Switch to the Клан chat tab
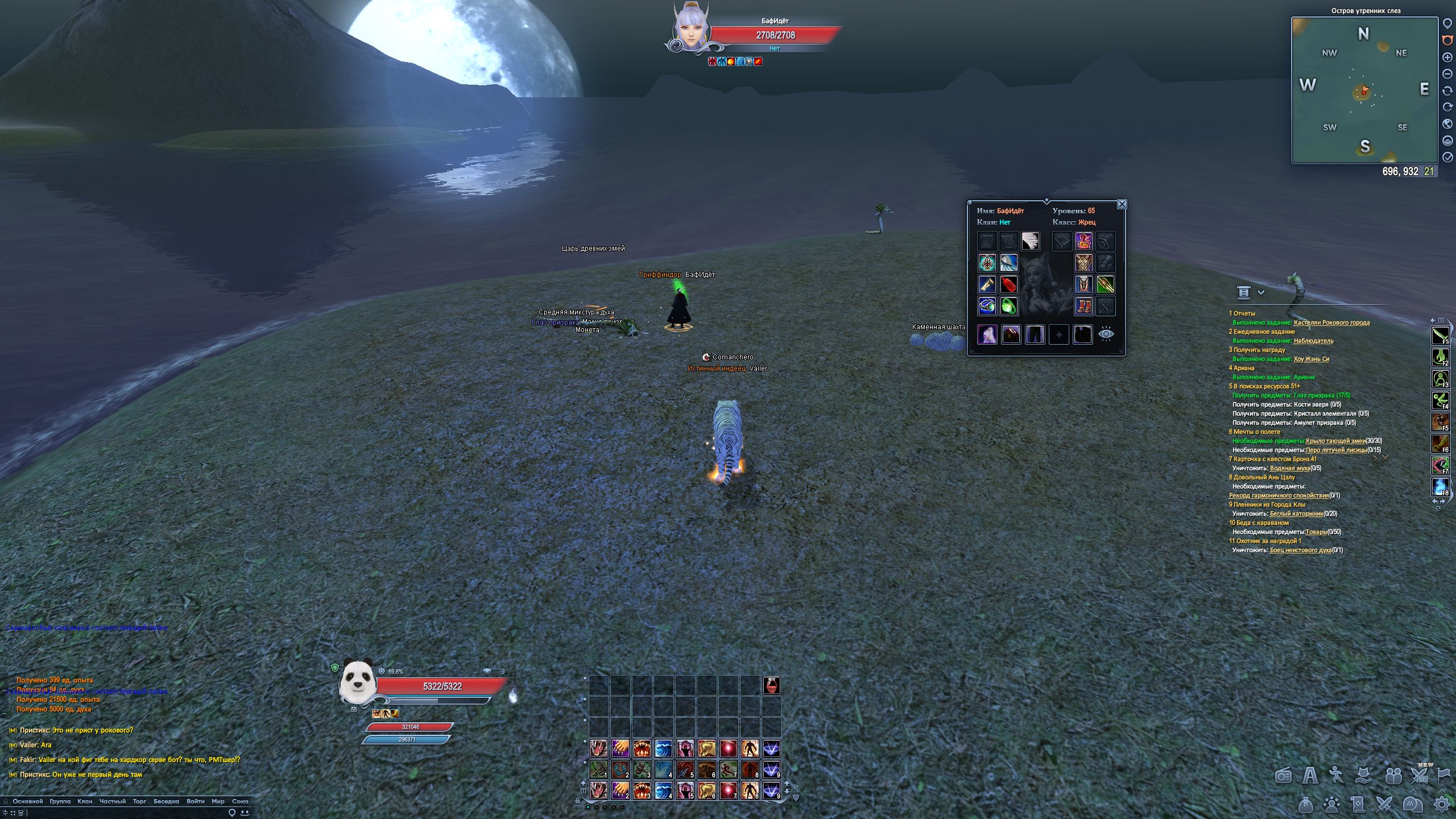 click(85, 801)
